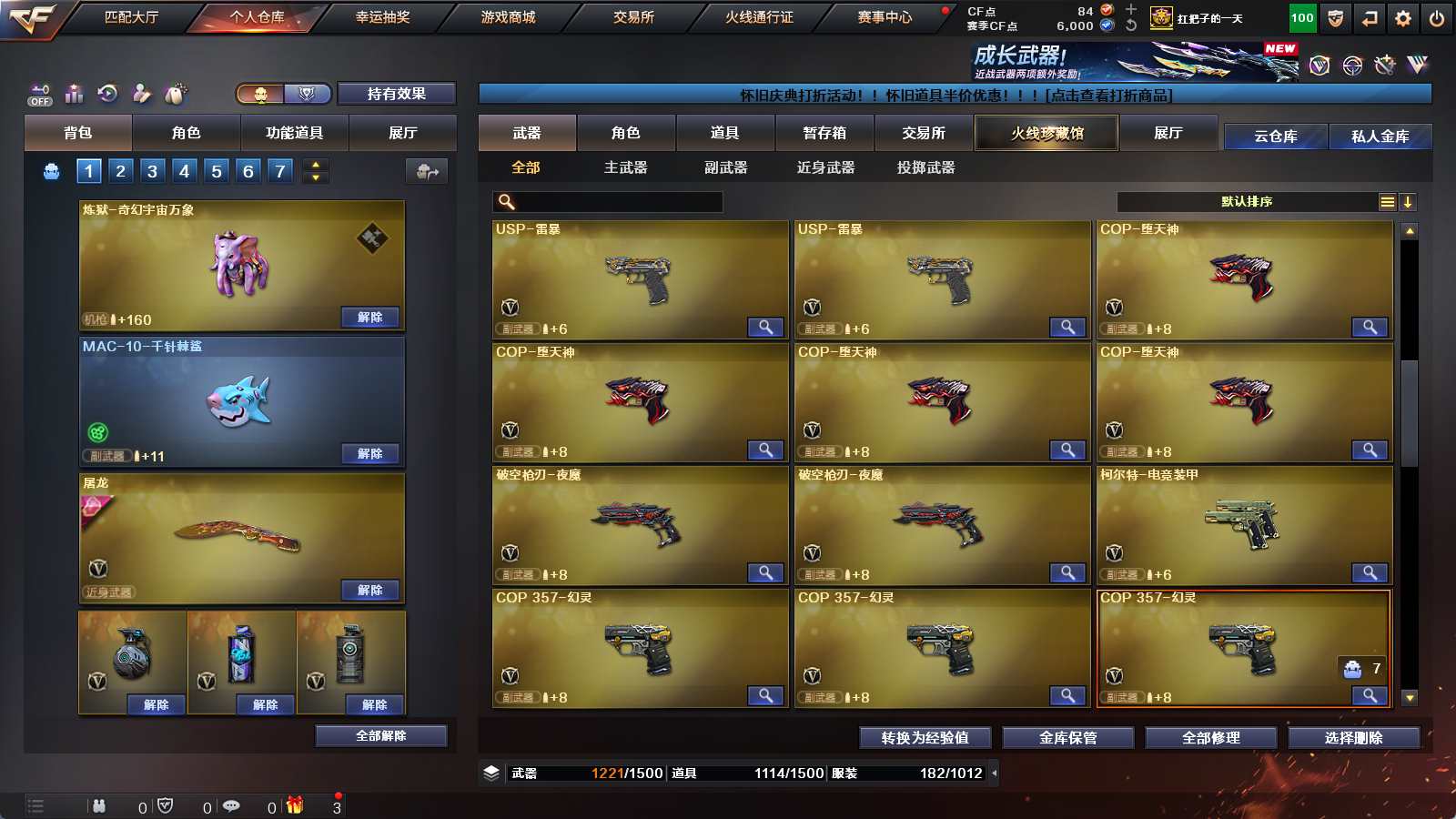Go to 幸运抽奖 lucky draw
Viewport: 1456px width, 819px height.
click(x=382, y=17)
